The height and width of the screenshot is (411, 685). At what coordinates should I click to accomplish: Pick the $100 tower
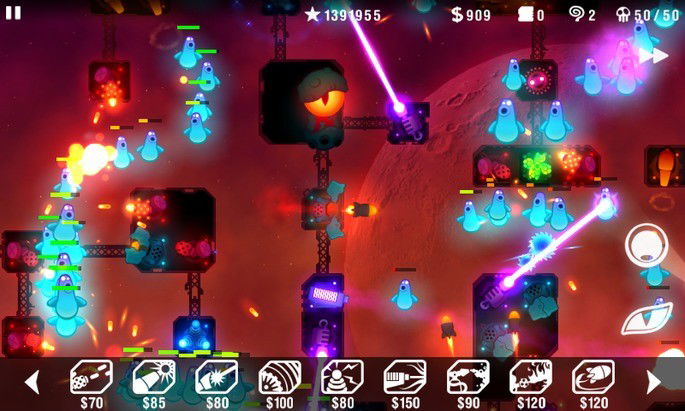tap(279, 378)
